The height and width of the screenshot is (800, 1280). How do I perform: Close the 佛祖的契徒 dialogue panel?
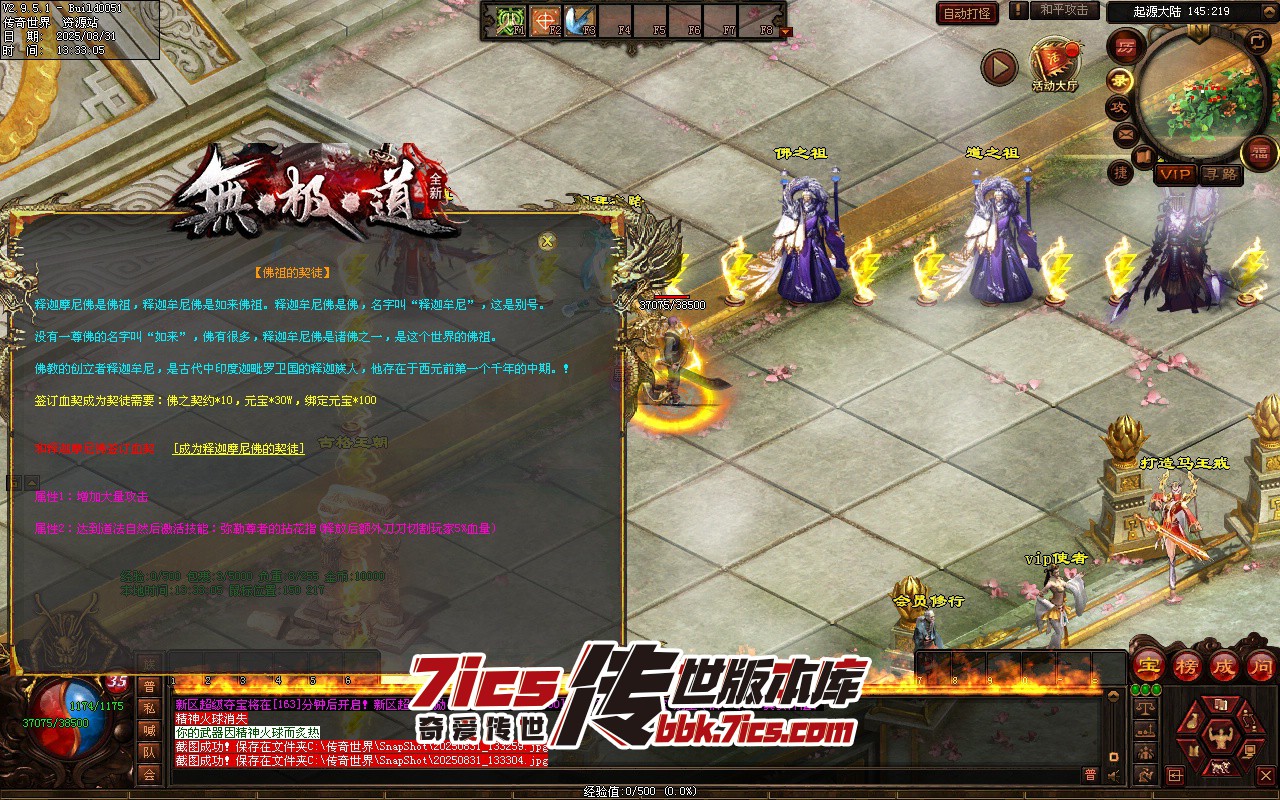point(547,241)
